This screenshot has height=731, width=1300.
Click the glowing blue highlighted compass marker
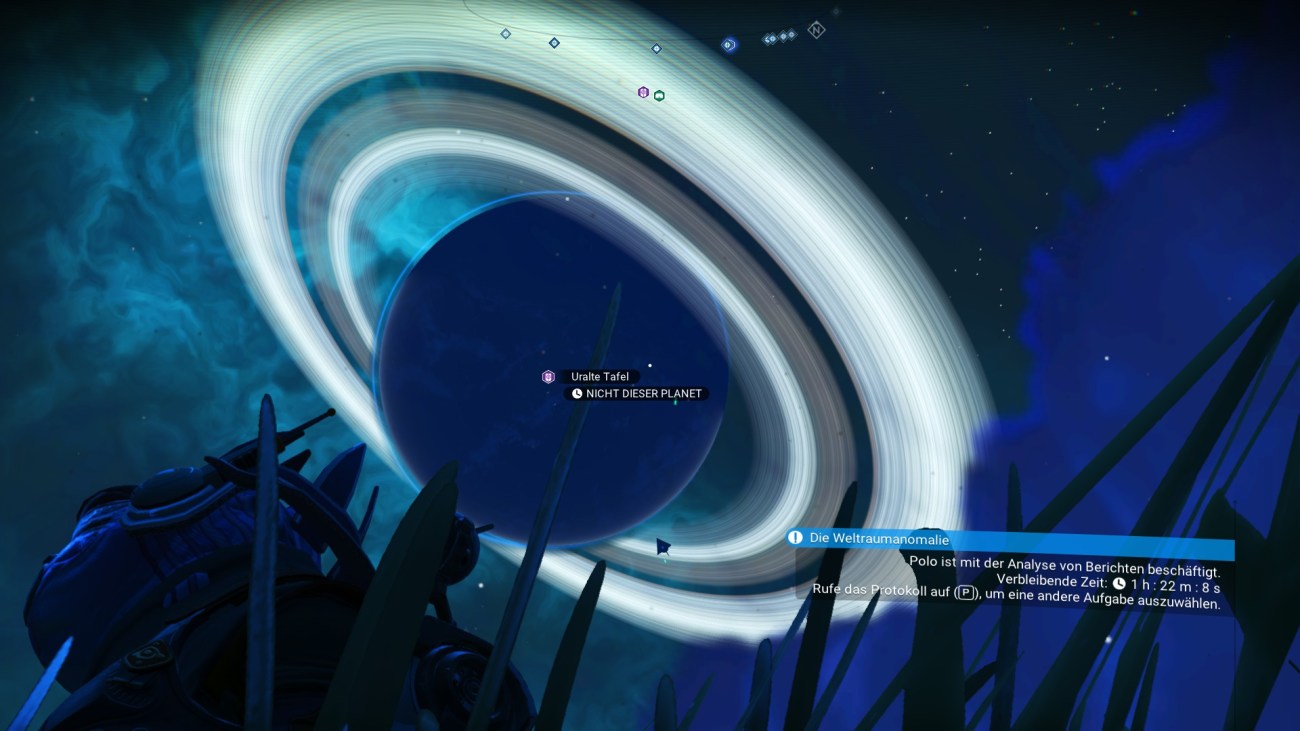tap(729, 44)
